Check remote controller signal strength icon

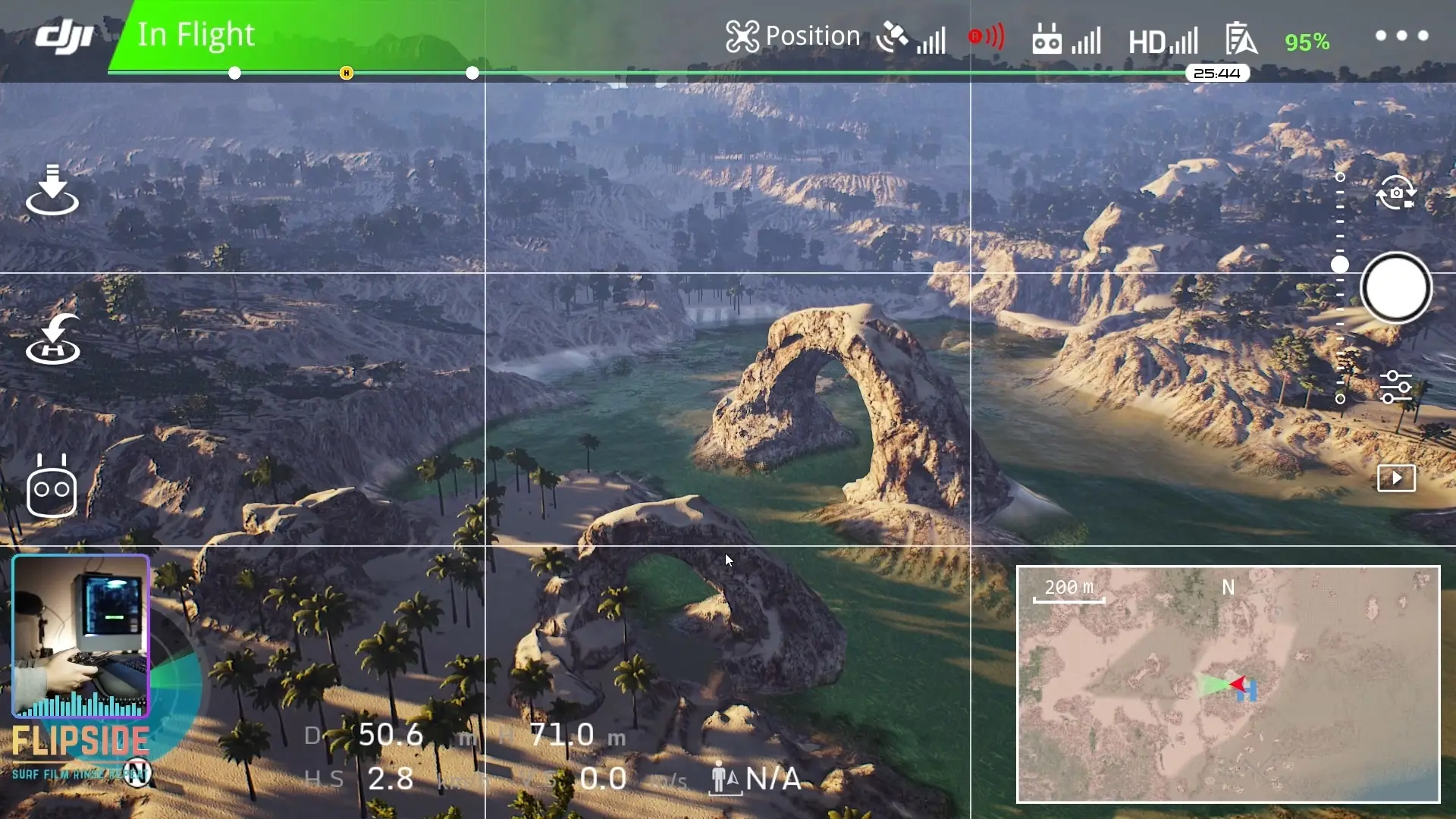1065,38
